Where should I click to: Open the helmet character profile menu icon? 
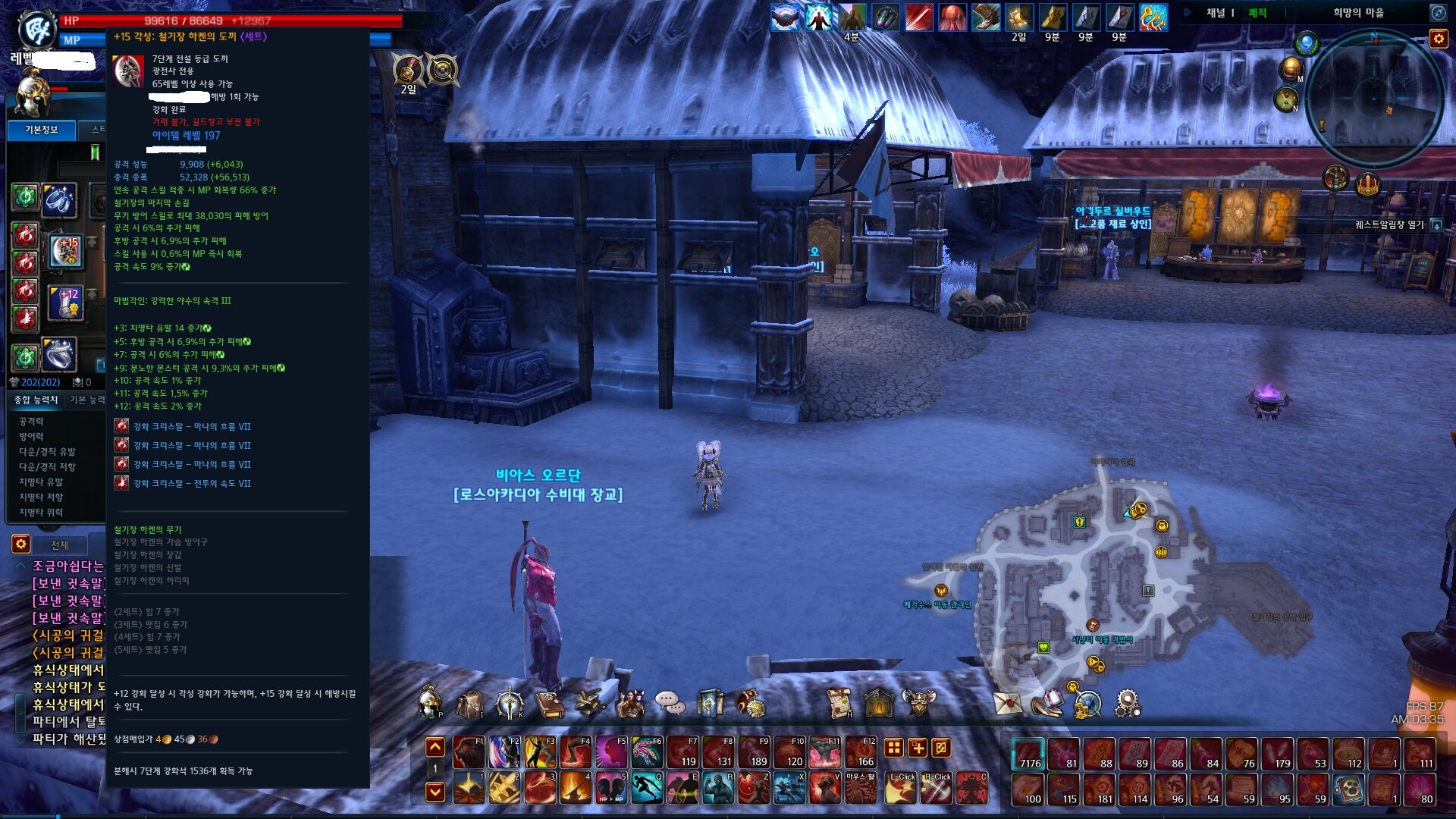coord(430,704)
